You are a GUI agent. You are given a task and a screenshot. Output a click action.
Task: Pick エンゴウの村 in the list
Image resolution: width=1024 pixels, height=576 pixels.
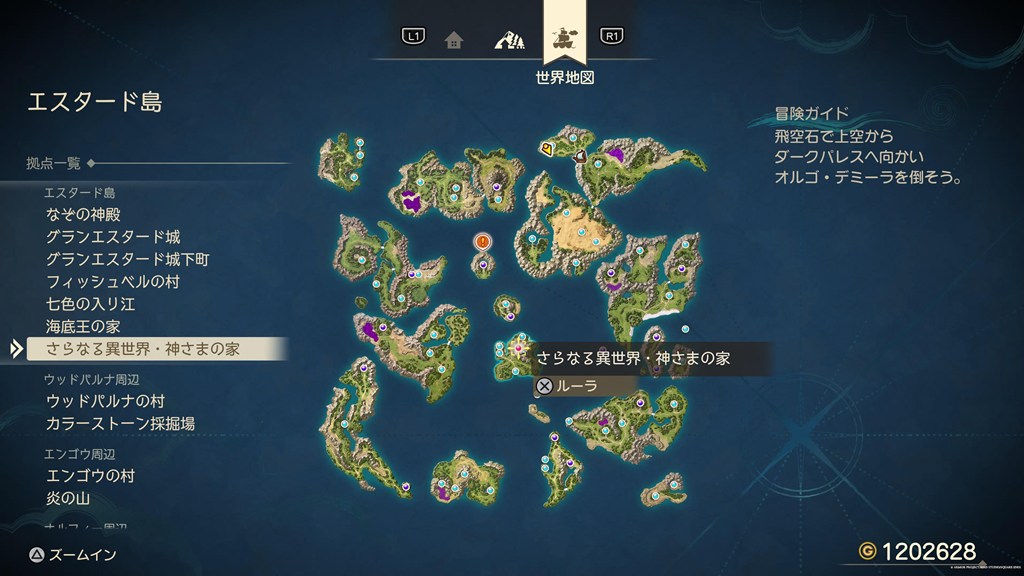90,476
